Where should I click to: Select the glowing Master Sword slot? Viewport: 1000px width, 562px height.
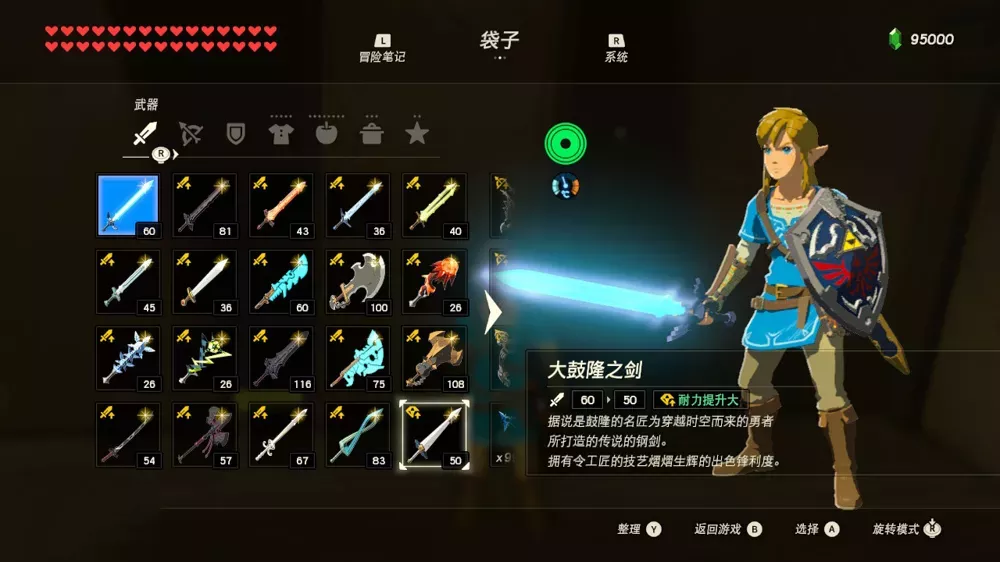point(128,205)
